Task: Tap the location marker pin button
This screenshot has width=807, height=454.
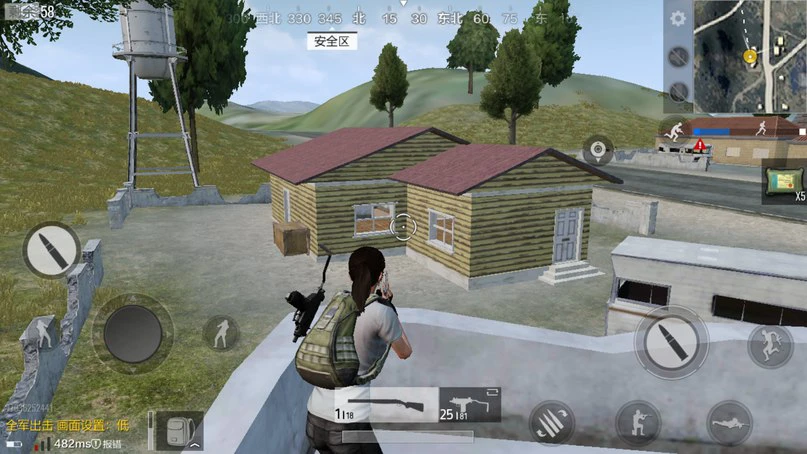Action: point(598,150)
